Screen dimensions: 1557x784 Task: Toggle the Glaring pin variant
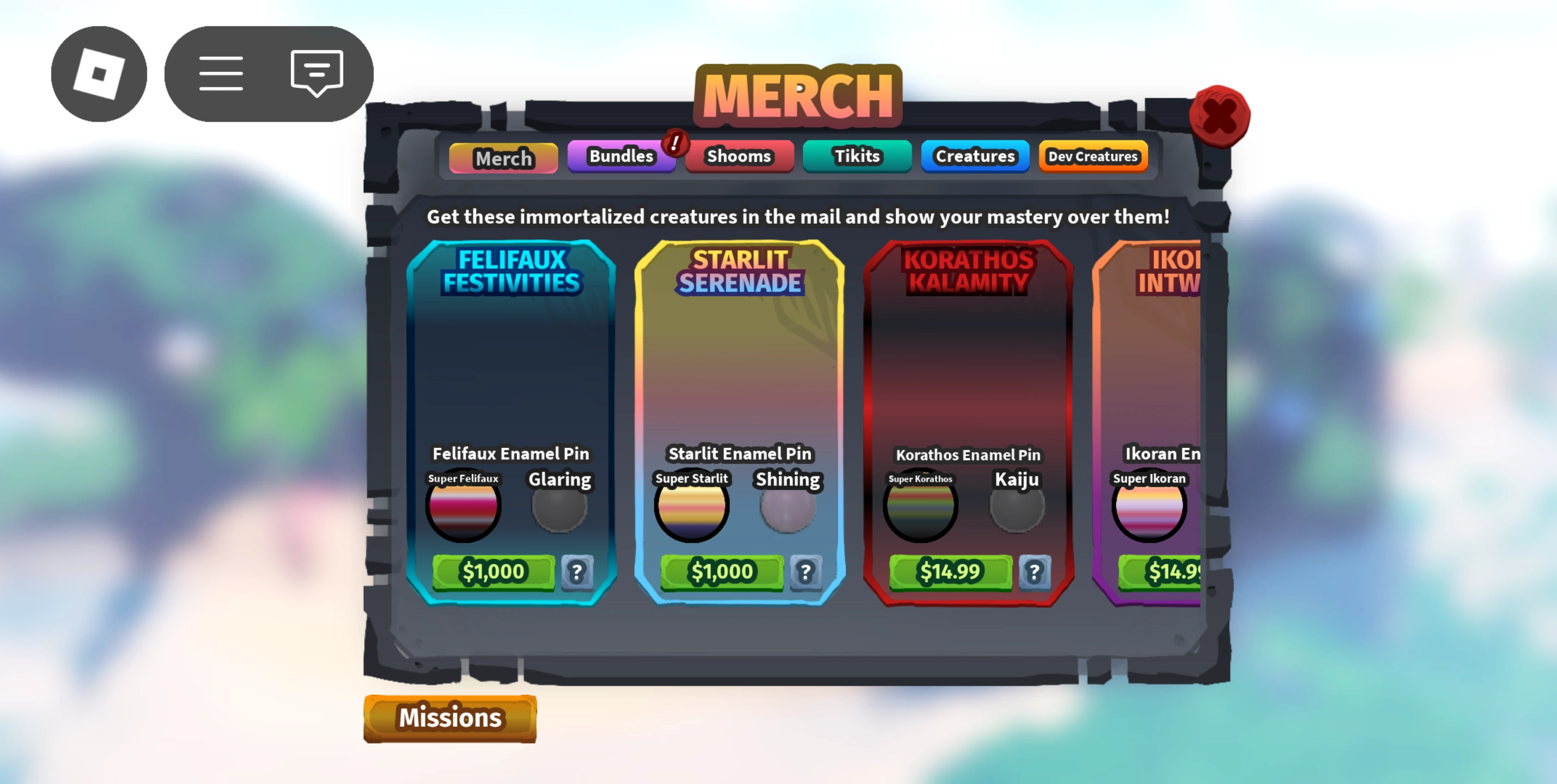click(x=559, y=509)
